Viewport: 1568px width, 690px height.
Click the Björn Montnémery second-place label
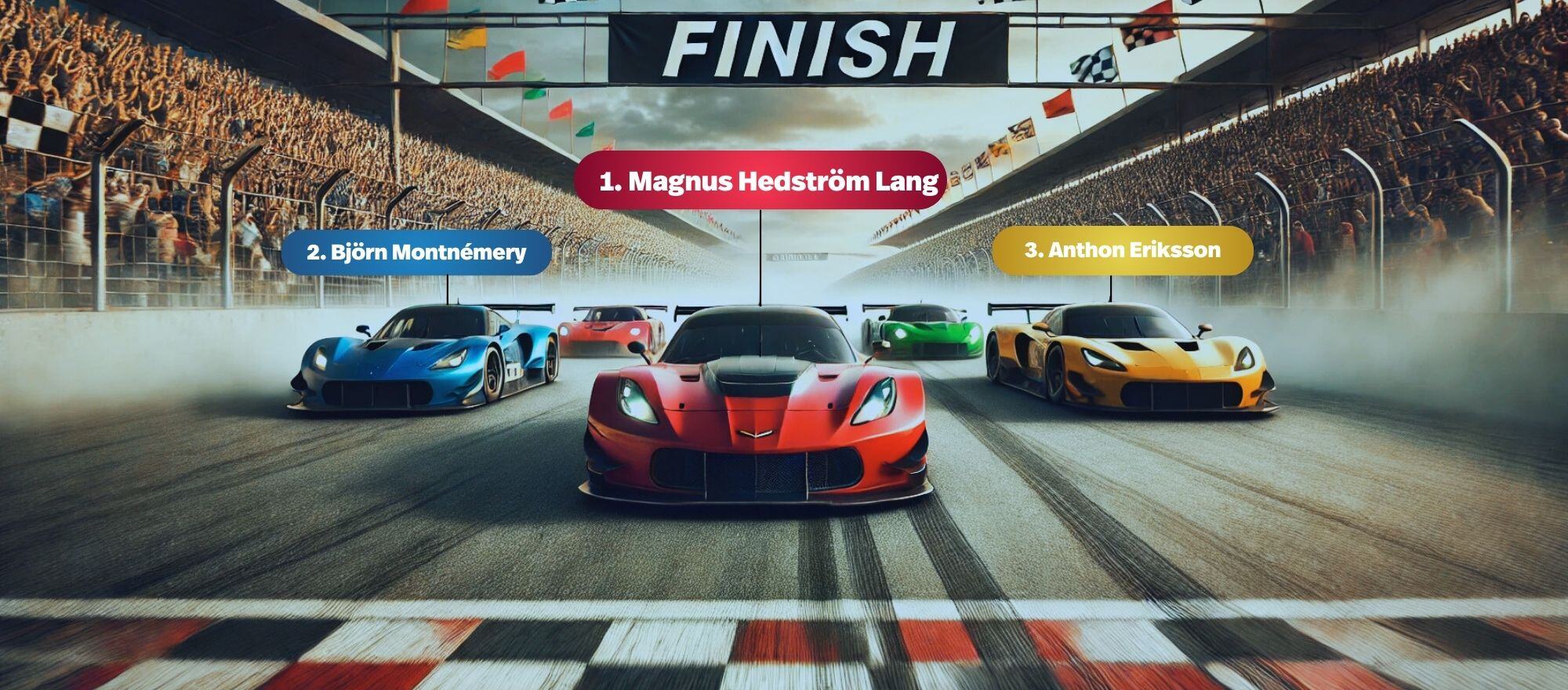click(x=416, y=252)
